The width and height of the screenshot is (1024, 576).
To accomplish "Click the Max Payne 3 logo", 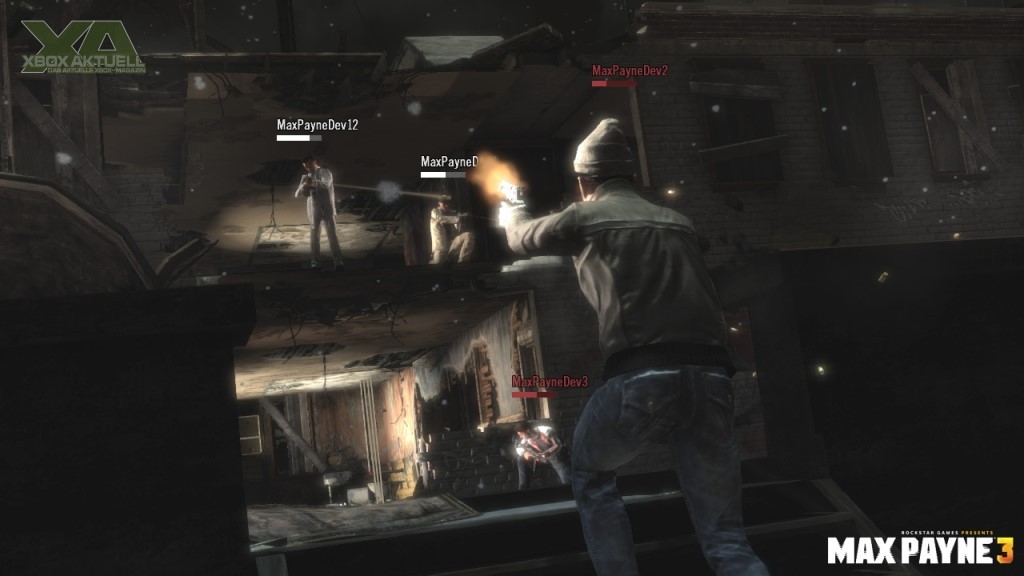I will pyautogui.click(x=920, y=549).
